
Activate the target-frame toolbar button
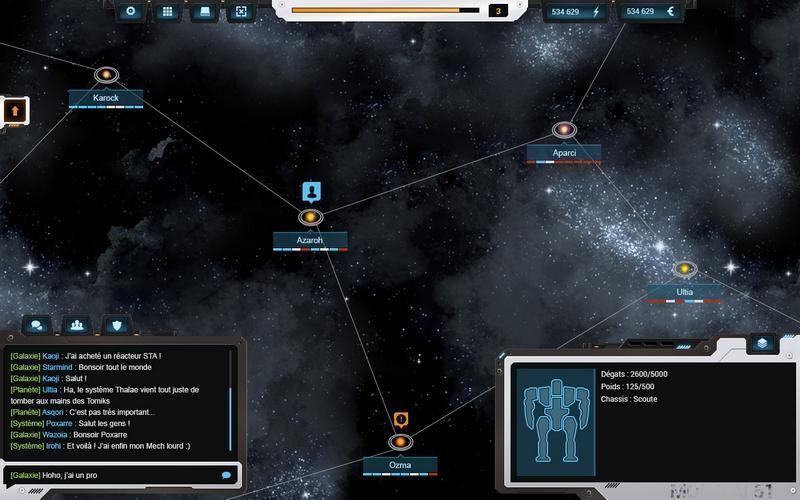tap(240, 12)
